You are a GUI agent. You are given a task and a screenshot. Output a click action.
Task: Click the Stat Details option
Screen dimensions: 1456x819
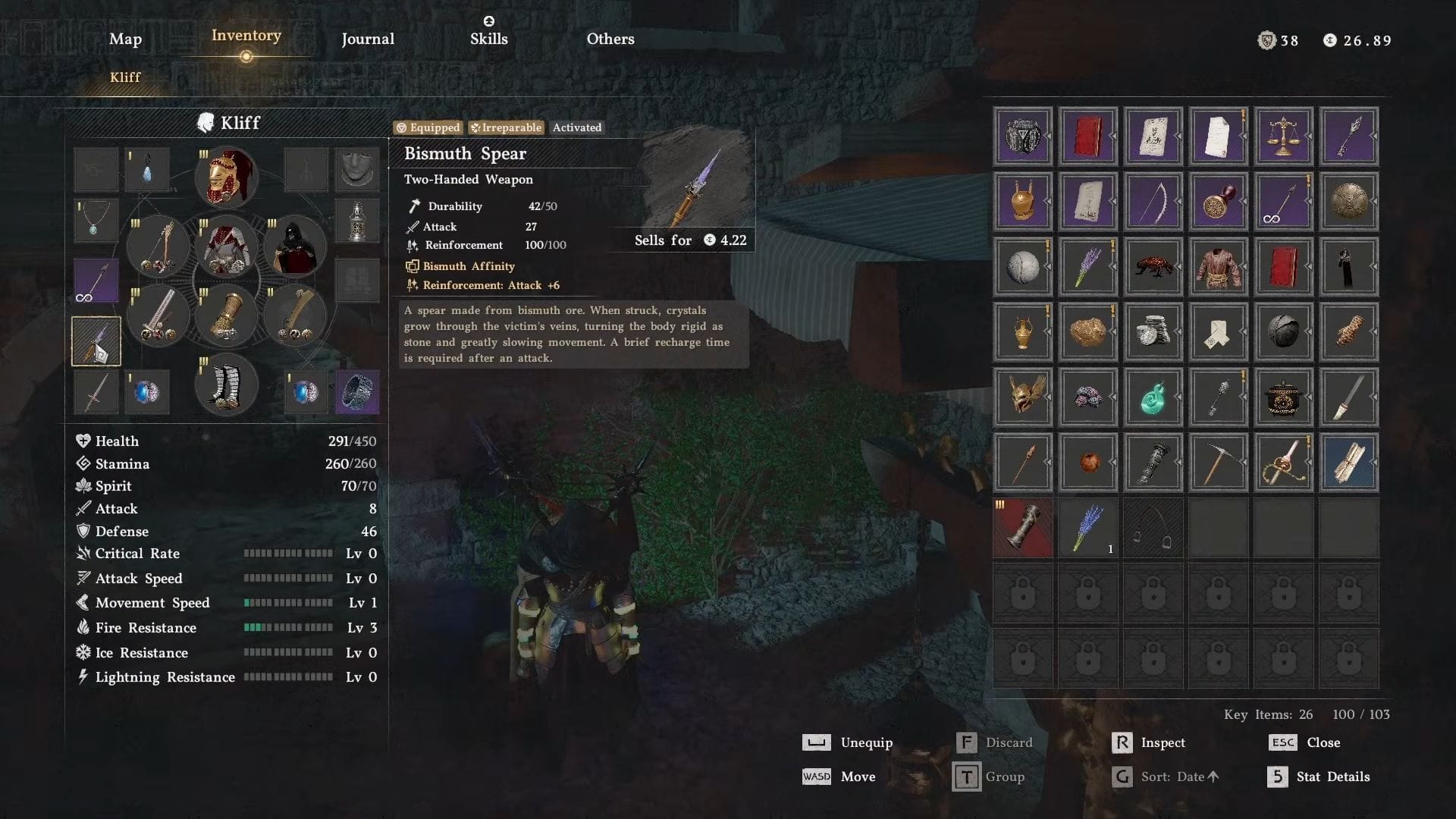pyautogui.click(x=1332, y=777)
